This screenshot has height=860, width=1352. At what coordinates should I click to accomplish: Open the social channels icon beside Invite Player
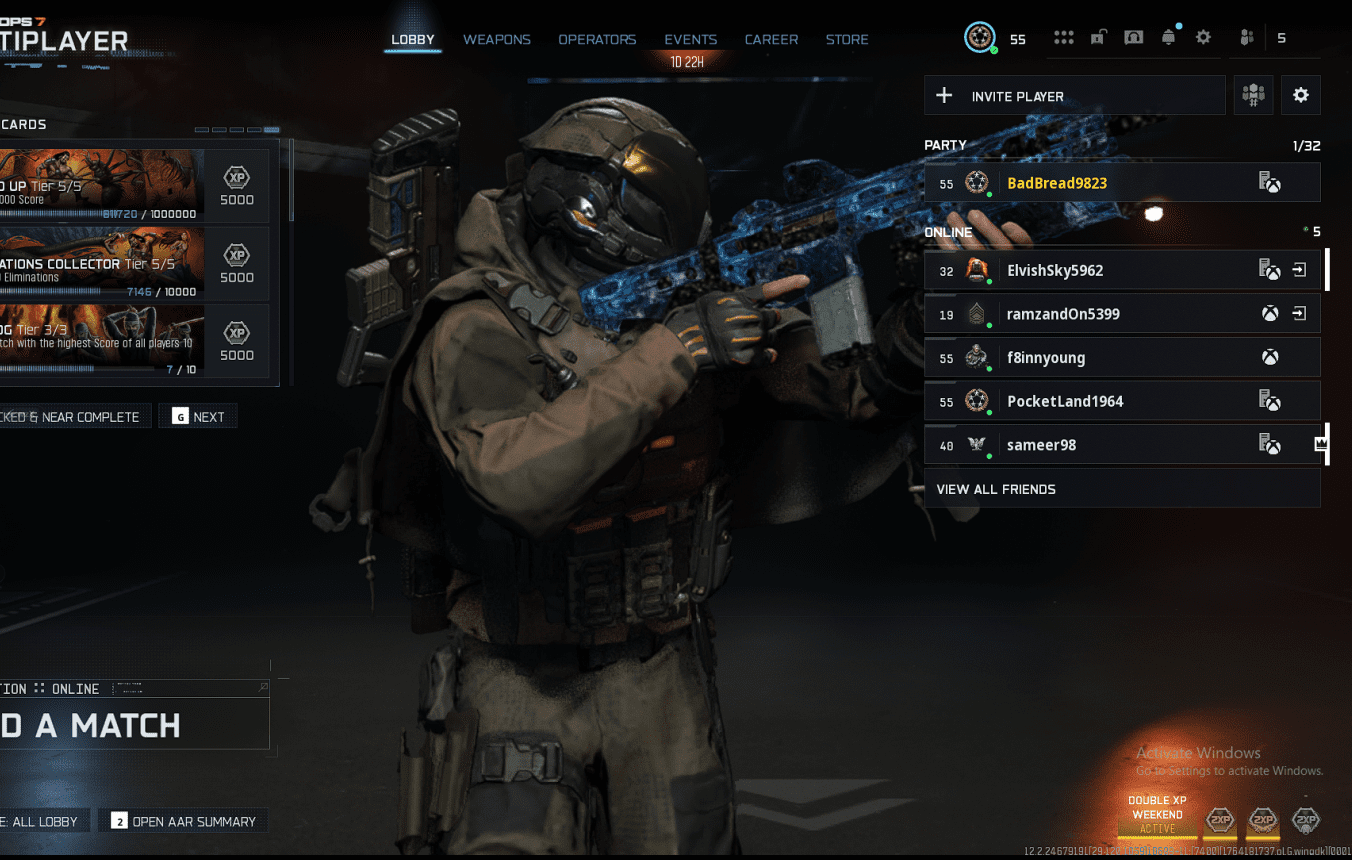pos(1253,94)
